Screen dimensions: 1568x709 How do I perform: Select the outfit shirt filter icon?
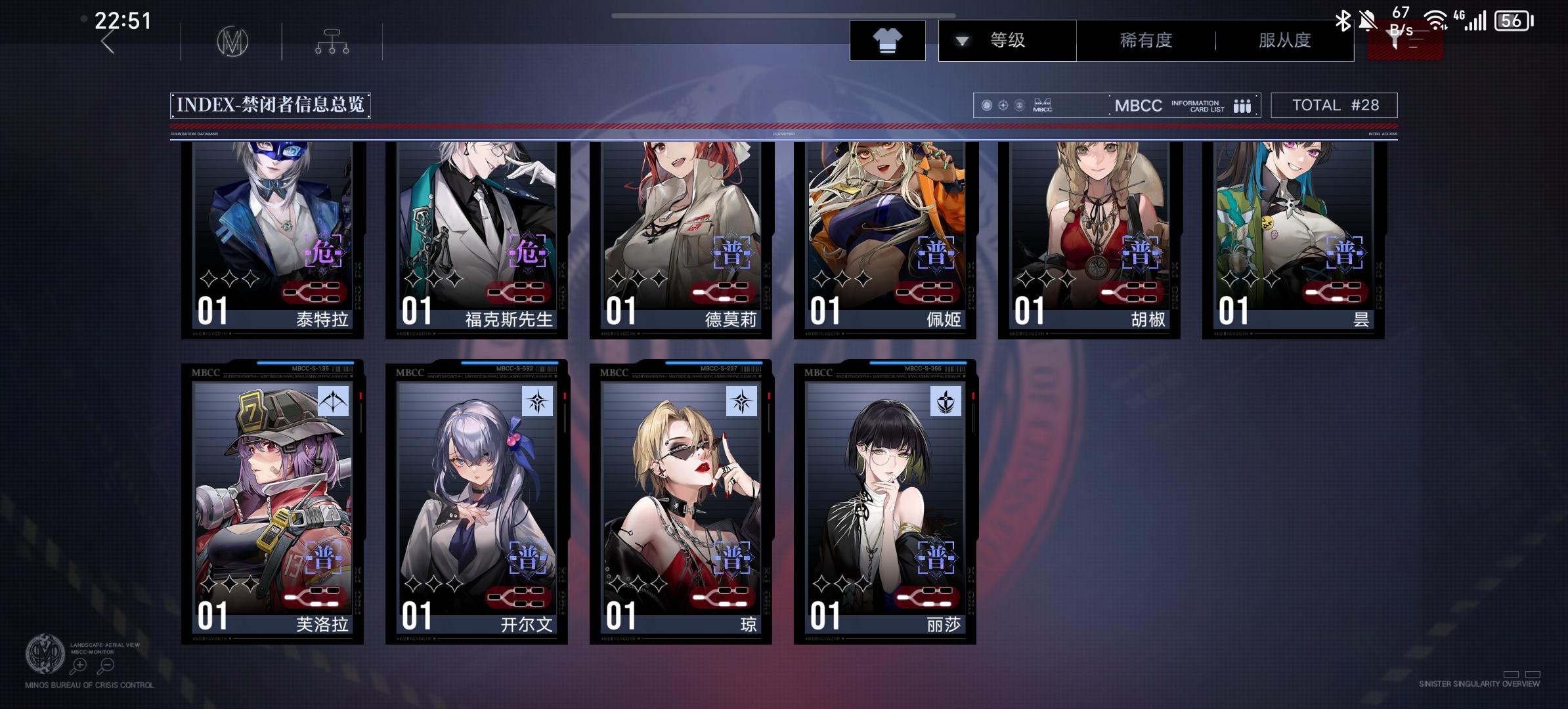888,40
